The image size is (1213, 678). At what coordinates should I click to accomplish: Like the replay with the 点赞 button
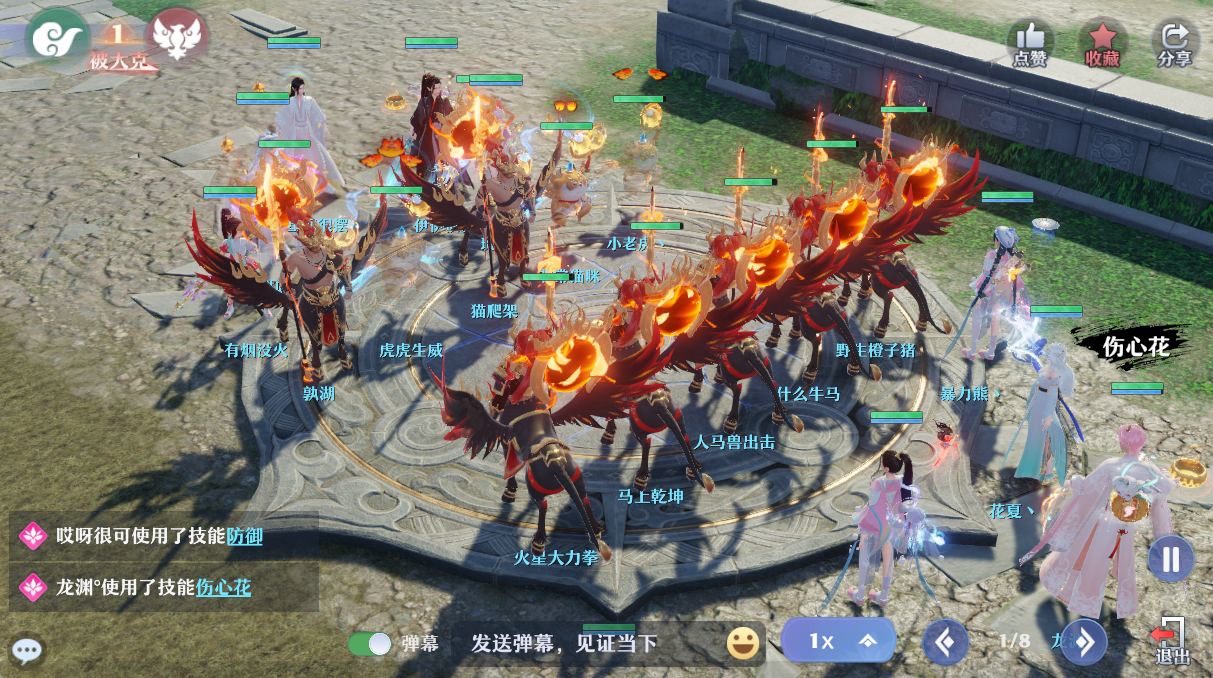[x=1030, y=43]
